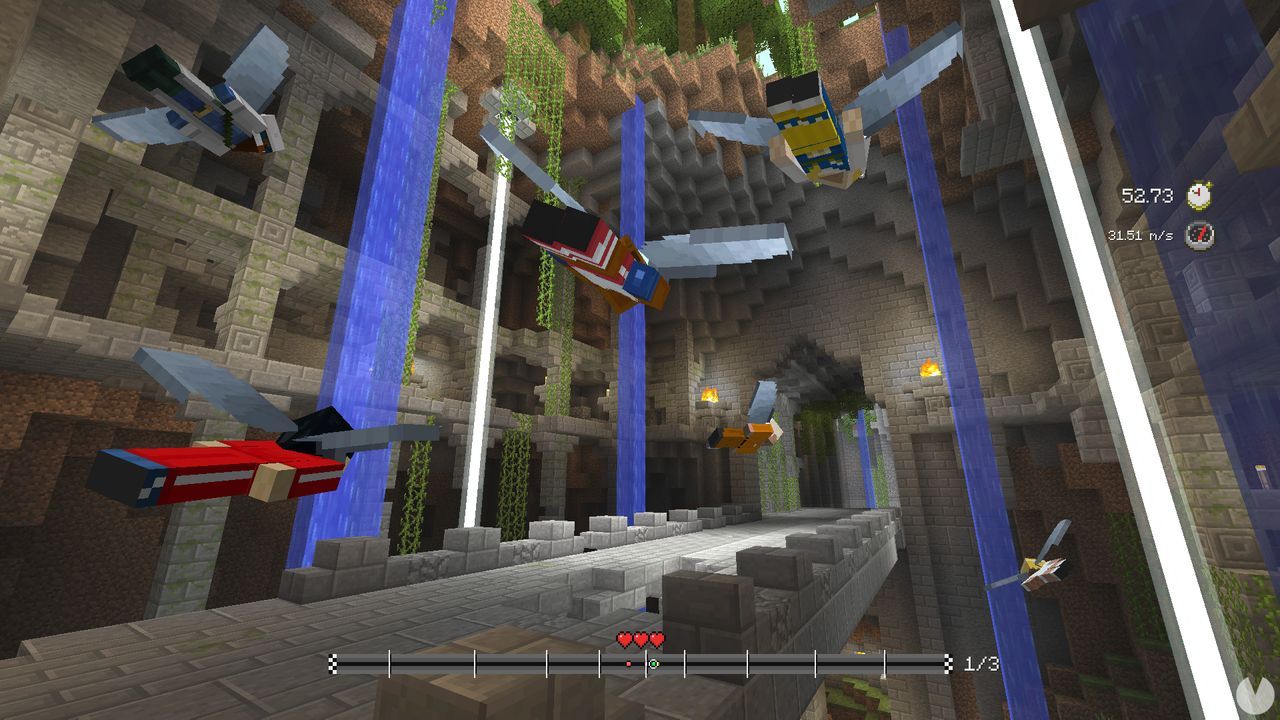This screenshot has width=1280, height=720.
Task: Click the red opponent dot on the progress bar
Action: point(629,662)
